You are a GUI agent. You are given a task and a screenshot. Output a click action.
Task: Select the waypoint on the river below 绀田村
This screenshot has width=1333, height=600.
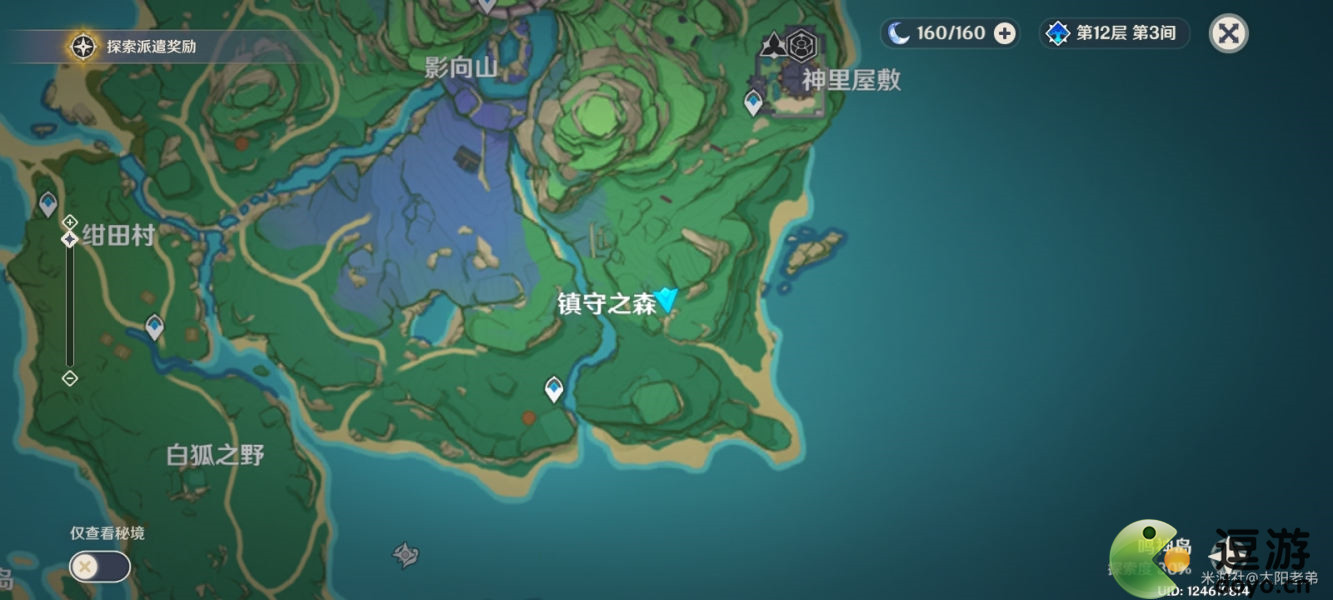click(x=154, y=326)
